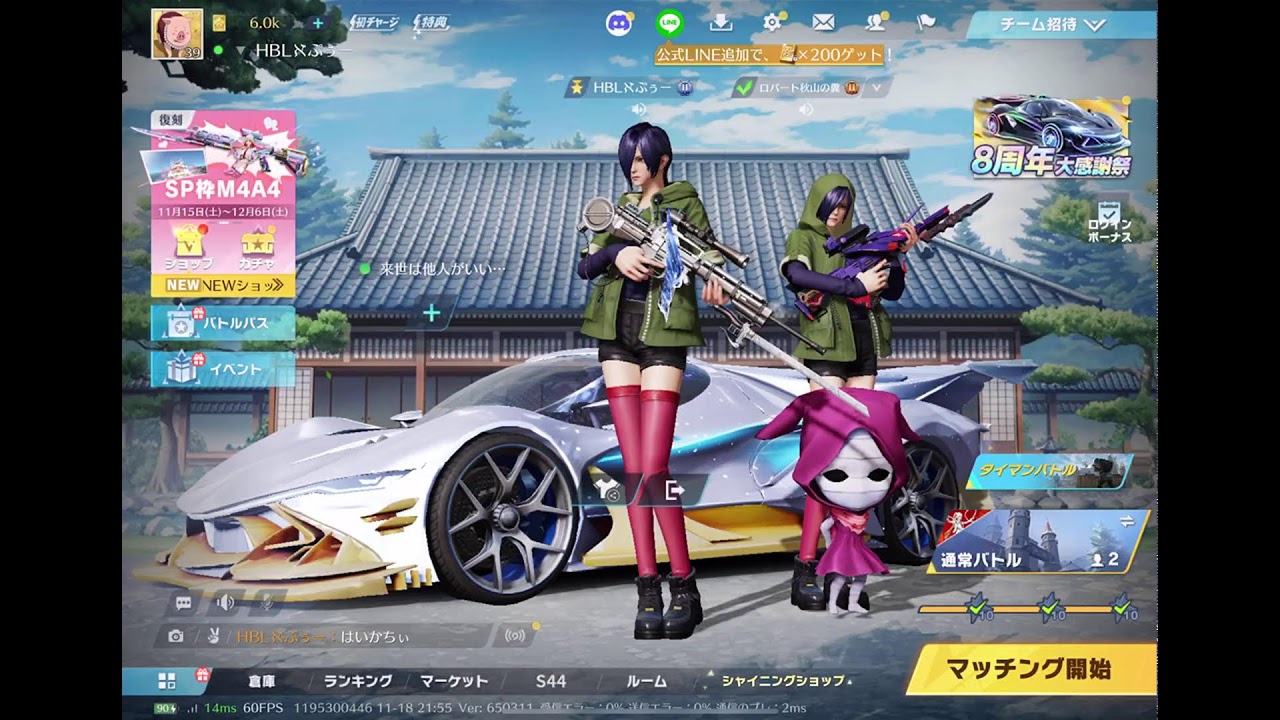Open the ログインボーナス login bonus
The width and height of the screenshot is (1280, 720).
1109,222
